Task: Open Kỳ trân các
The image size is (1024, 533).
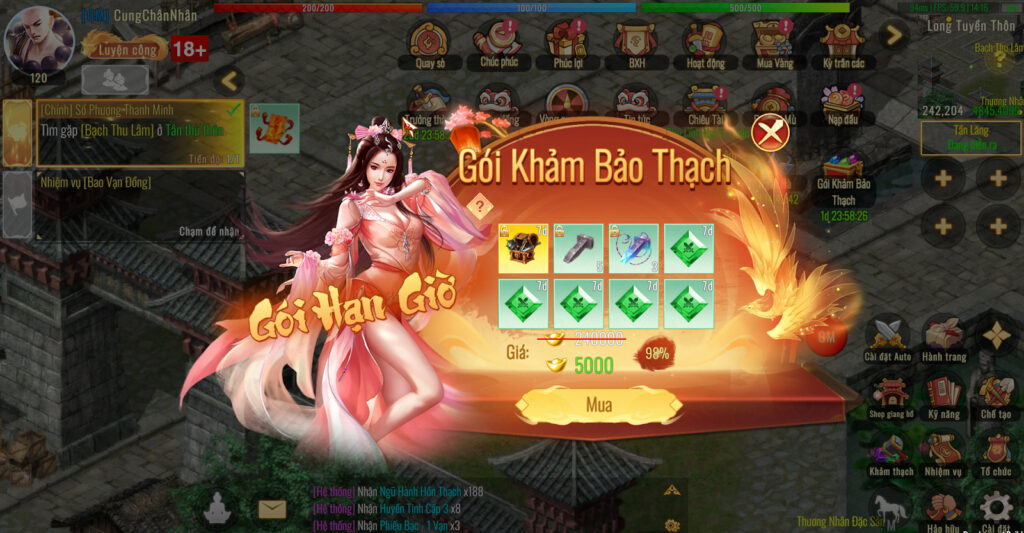Action: coord(842,44)
